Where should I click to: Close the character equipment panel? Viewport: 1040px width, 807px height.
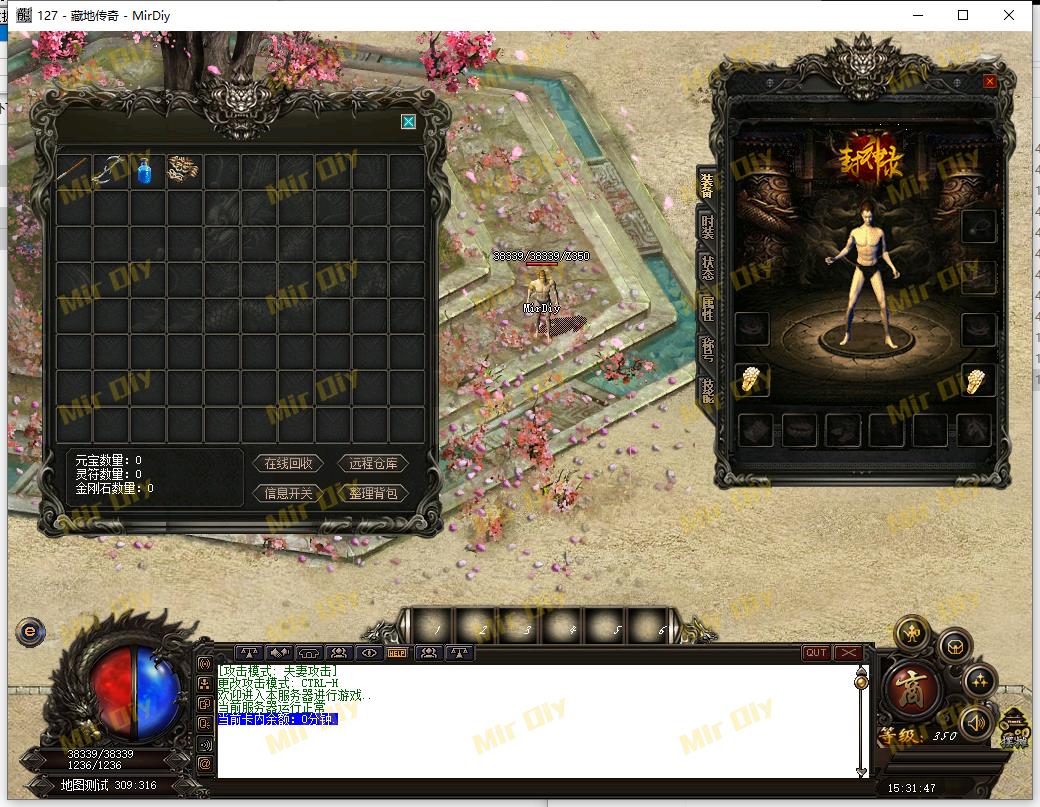tap(990, 82)
